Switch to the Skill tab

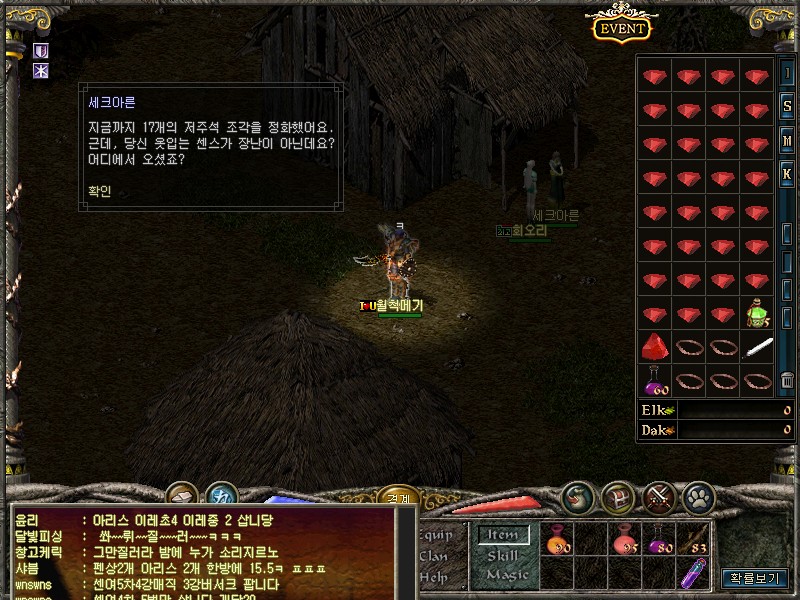click(502, 555)
